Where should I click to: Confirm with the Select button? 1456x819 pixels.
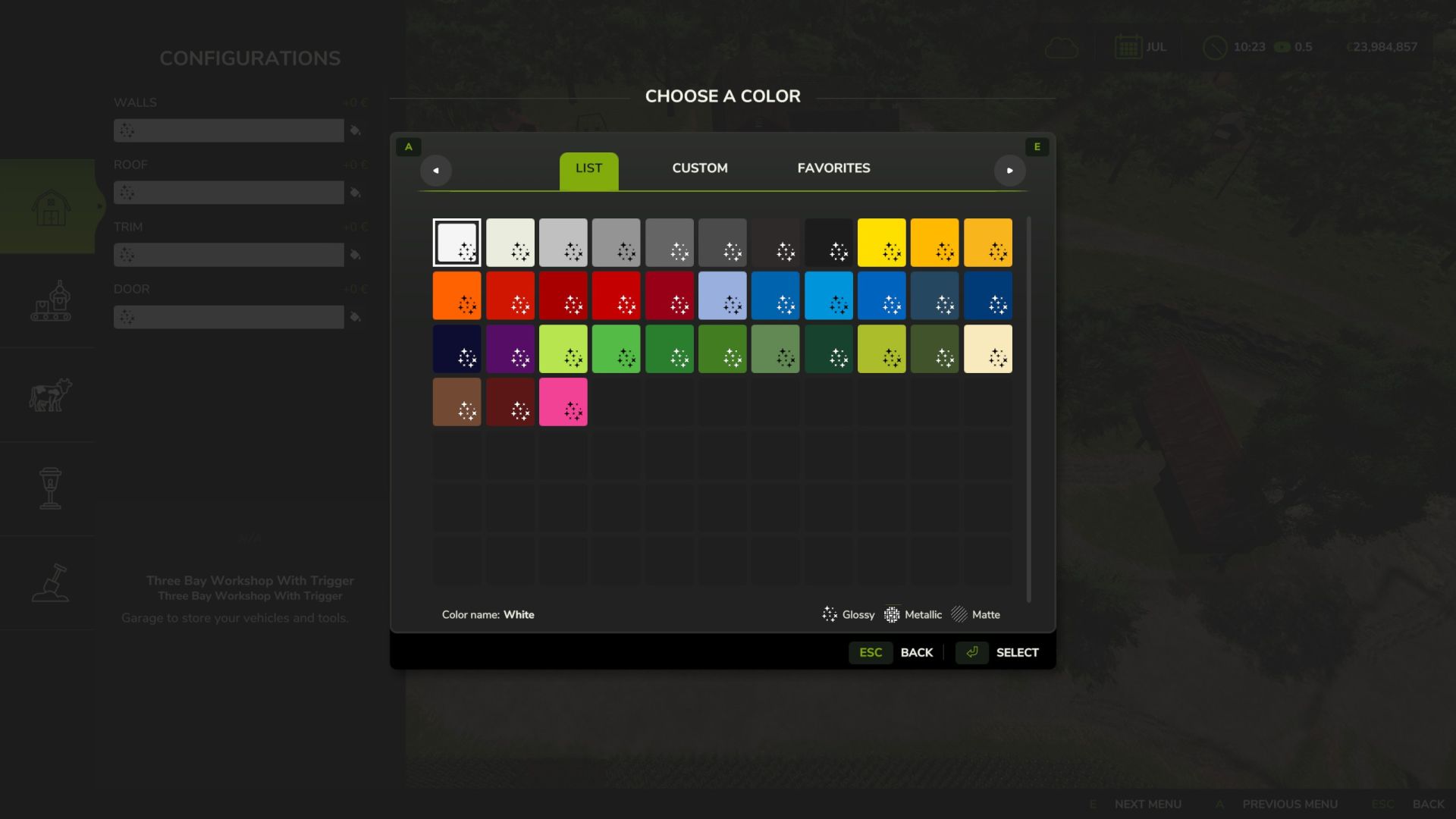point(1017,653)
